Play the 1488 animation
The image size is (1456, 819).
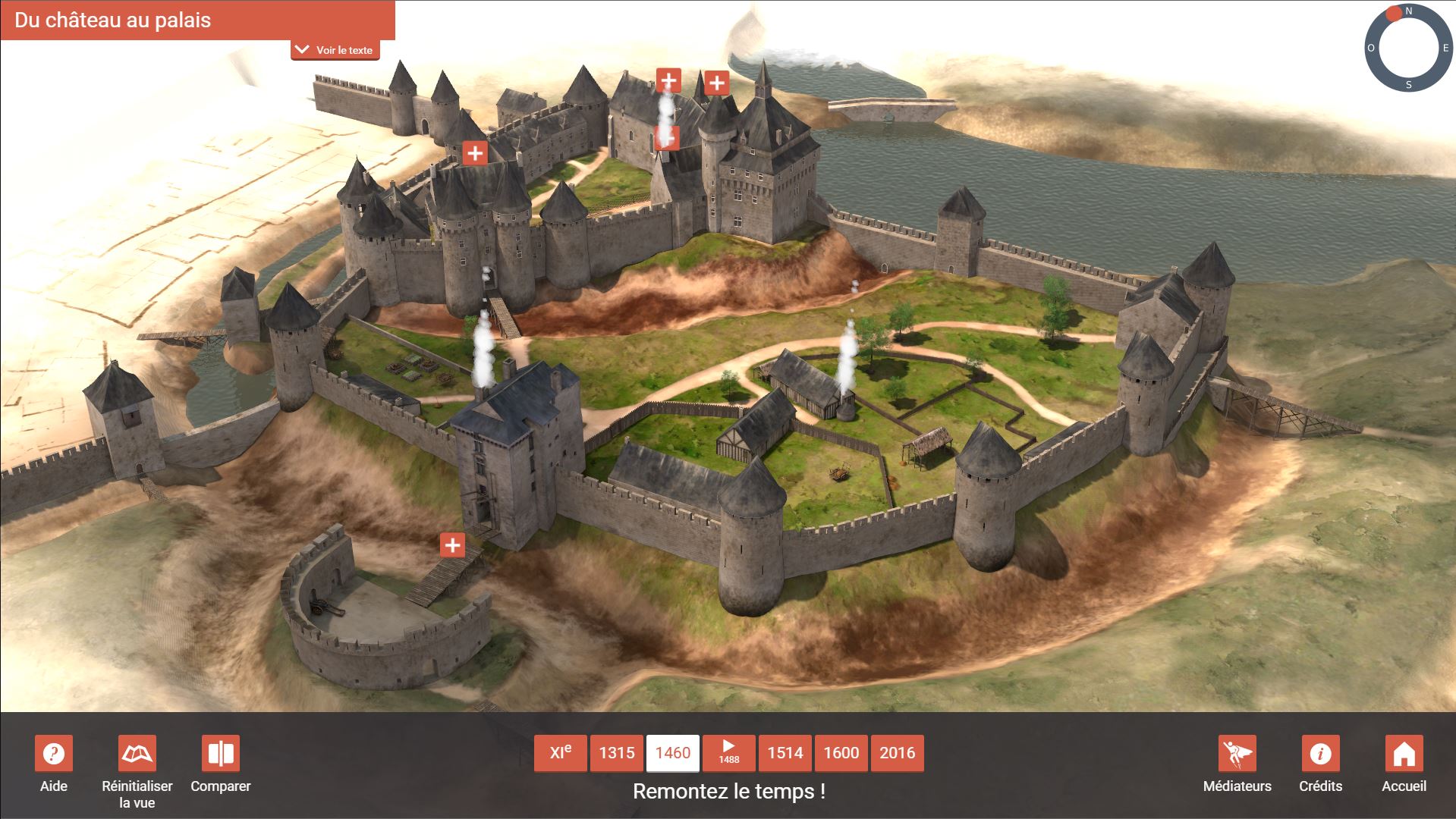point(728,753)
